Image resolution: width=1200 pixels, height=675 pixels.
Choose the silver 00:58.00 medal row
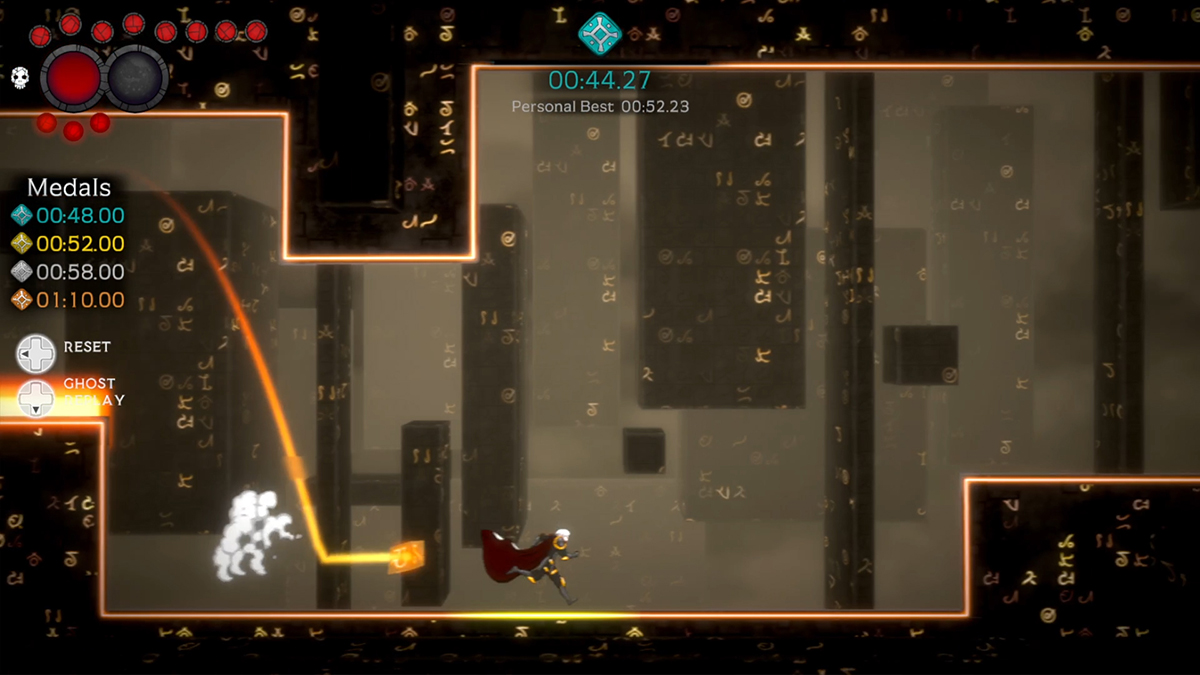click(x=68, y=271)
